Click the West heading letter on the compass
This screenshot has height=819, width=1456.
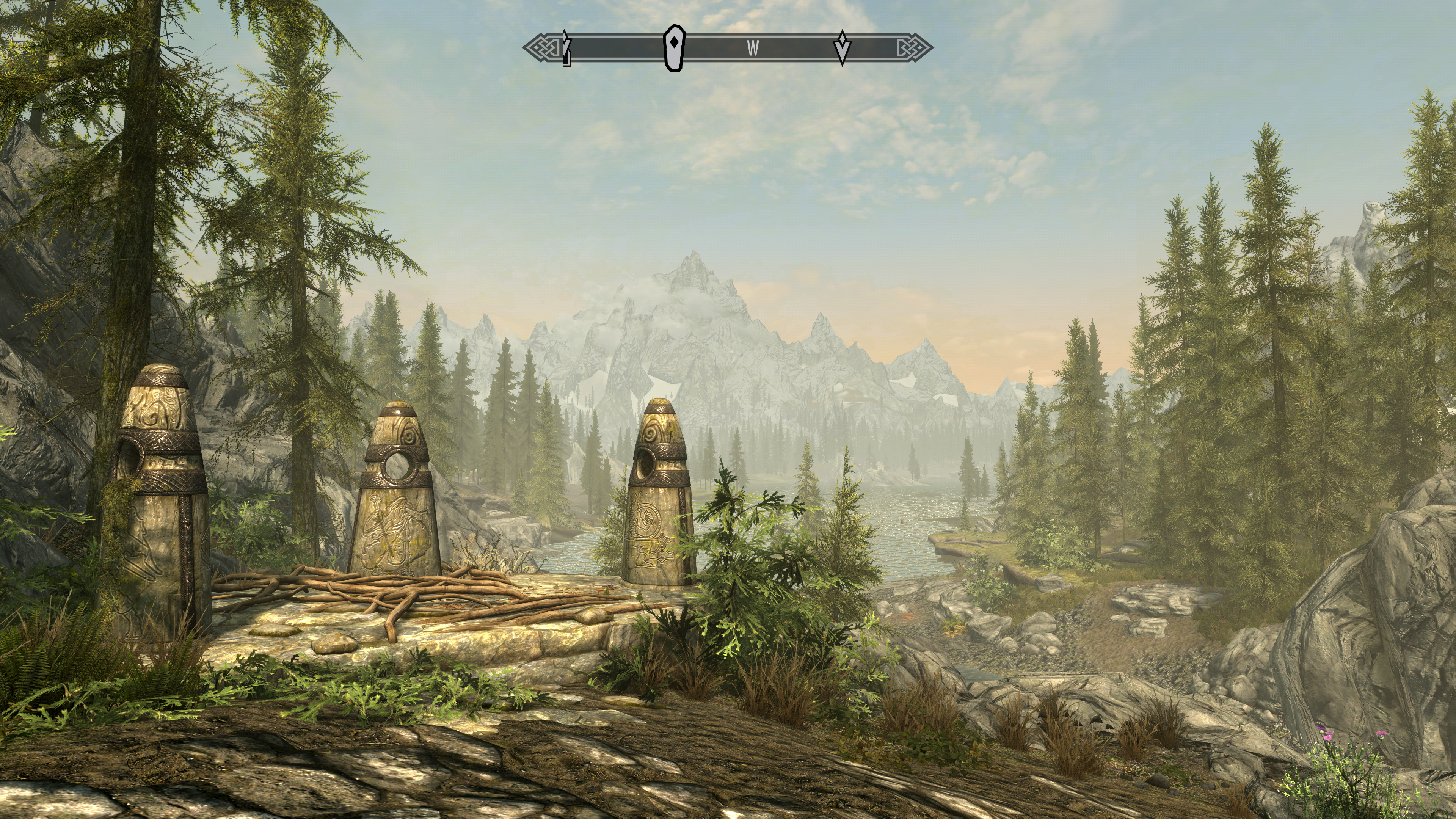pos(752,49)
